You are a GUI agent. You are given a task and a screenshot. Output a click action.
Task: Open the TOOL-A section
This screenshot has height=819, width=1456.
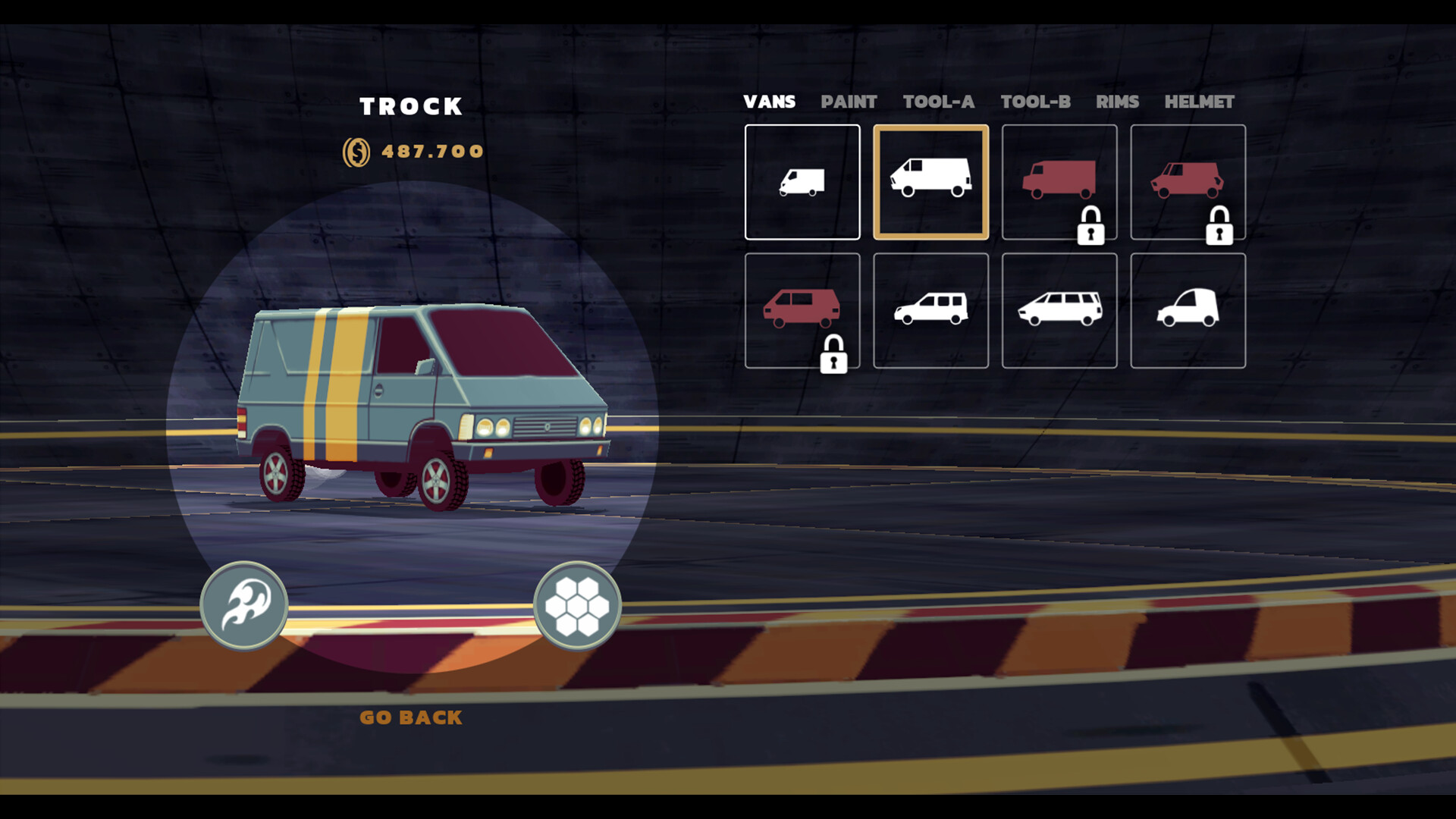pyautogui.click(x=940, y=102)
